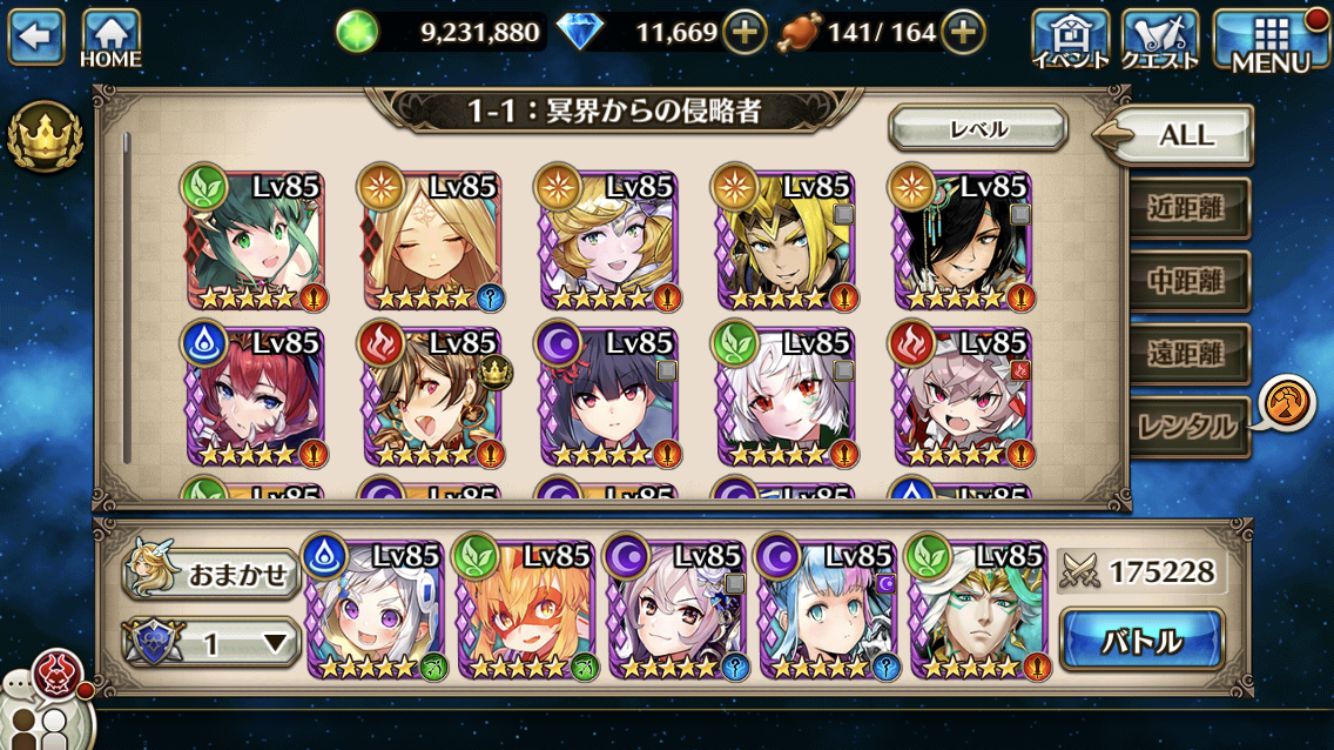Auto-fill party with おまかせ button
Screen dimensions: 1334x750
[x=212, y=574]
